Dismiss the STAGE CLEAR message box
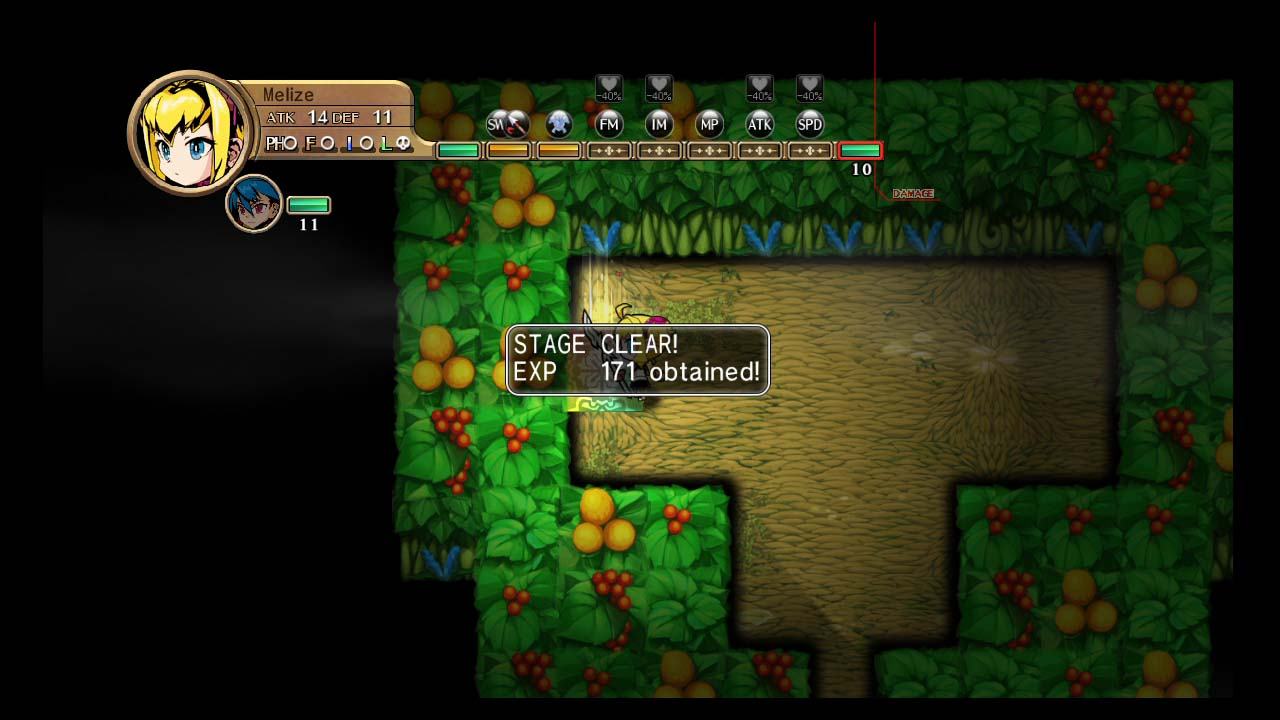 click(x=637, y=360)
